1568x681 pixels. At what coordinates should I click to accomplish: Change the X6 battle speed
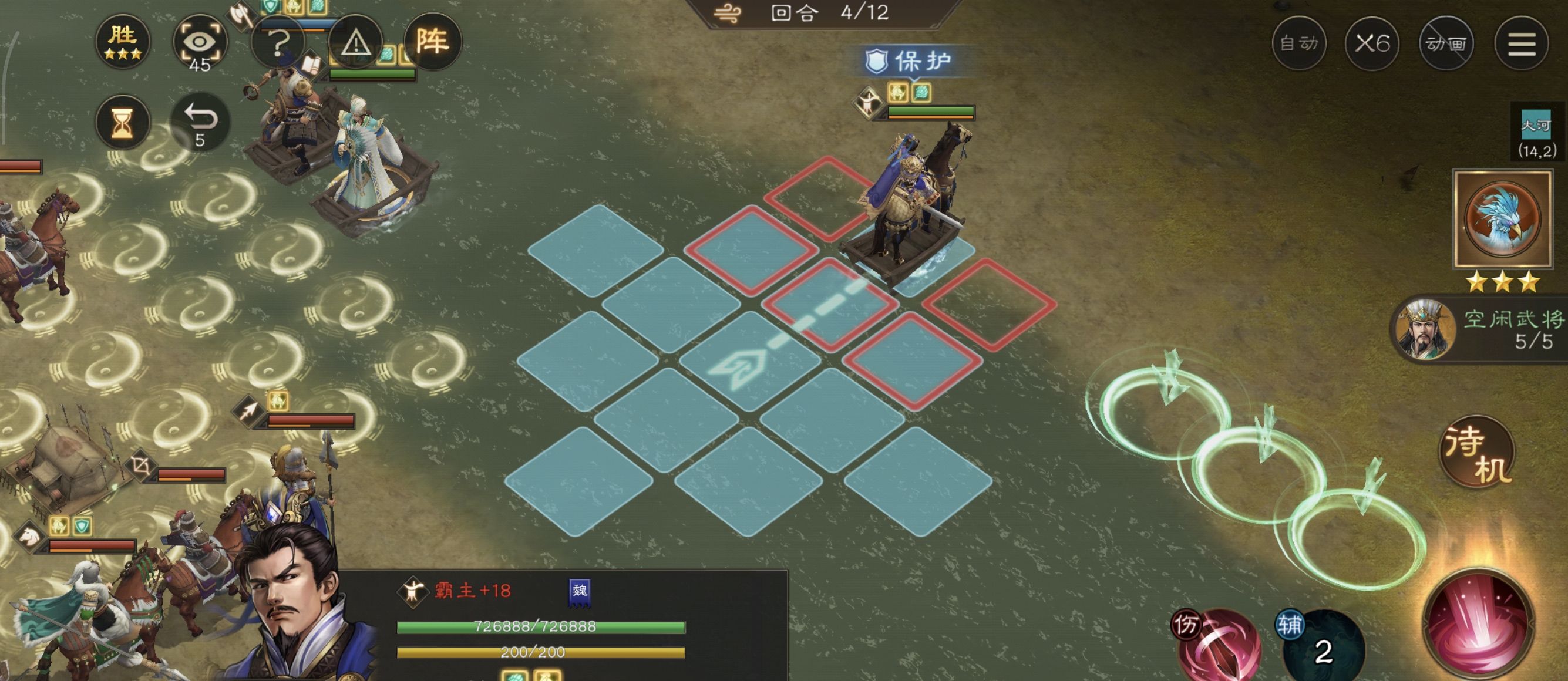coord(1372,43)
